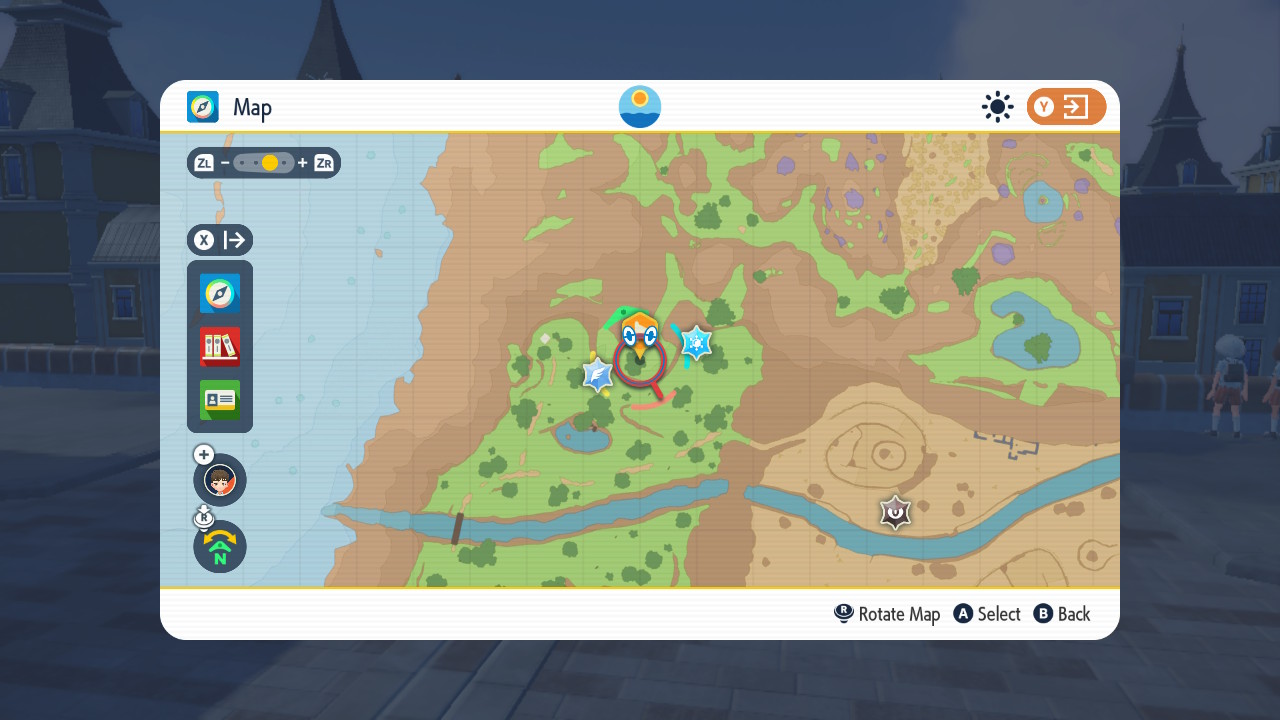Screen dimensions: 1280x720
Task: Open the green Trainer Profile card icon
Action: pyautogui.click(x=219, y=399)
